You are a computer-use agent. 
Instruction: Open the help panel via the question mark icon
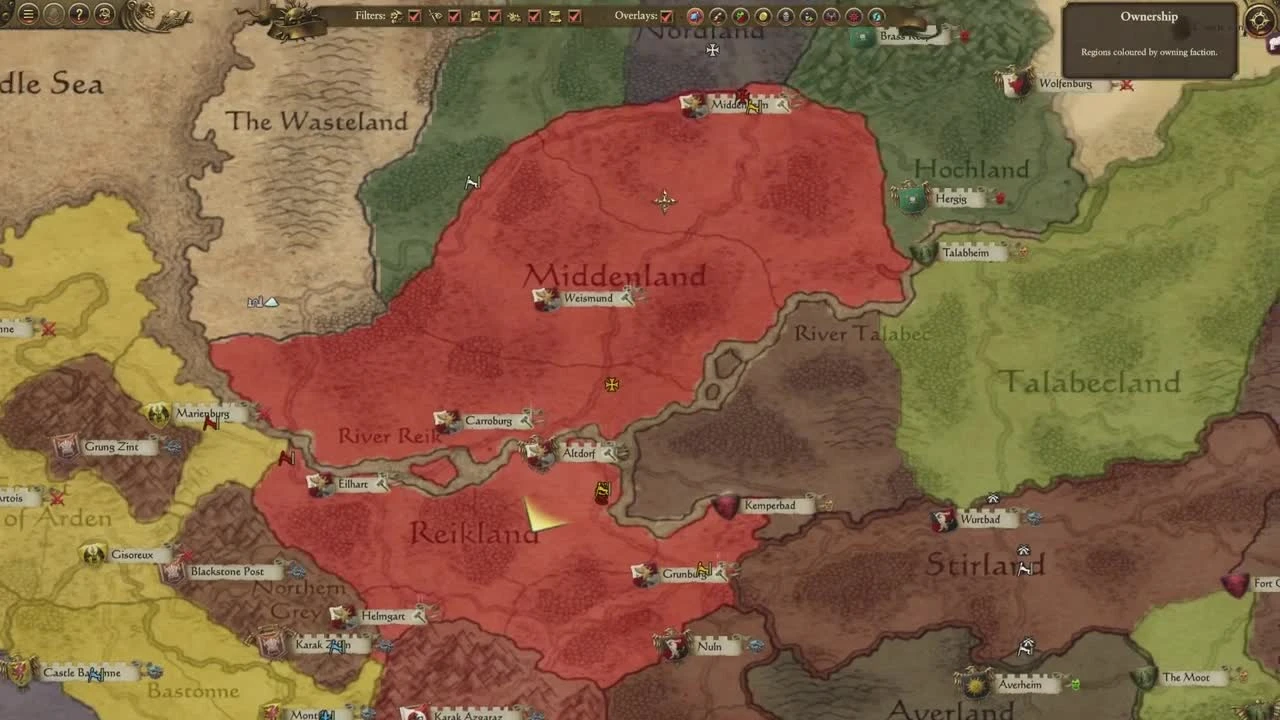78,15
